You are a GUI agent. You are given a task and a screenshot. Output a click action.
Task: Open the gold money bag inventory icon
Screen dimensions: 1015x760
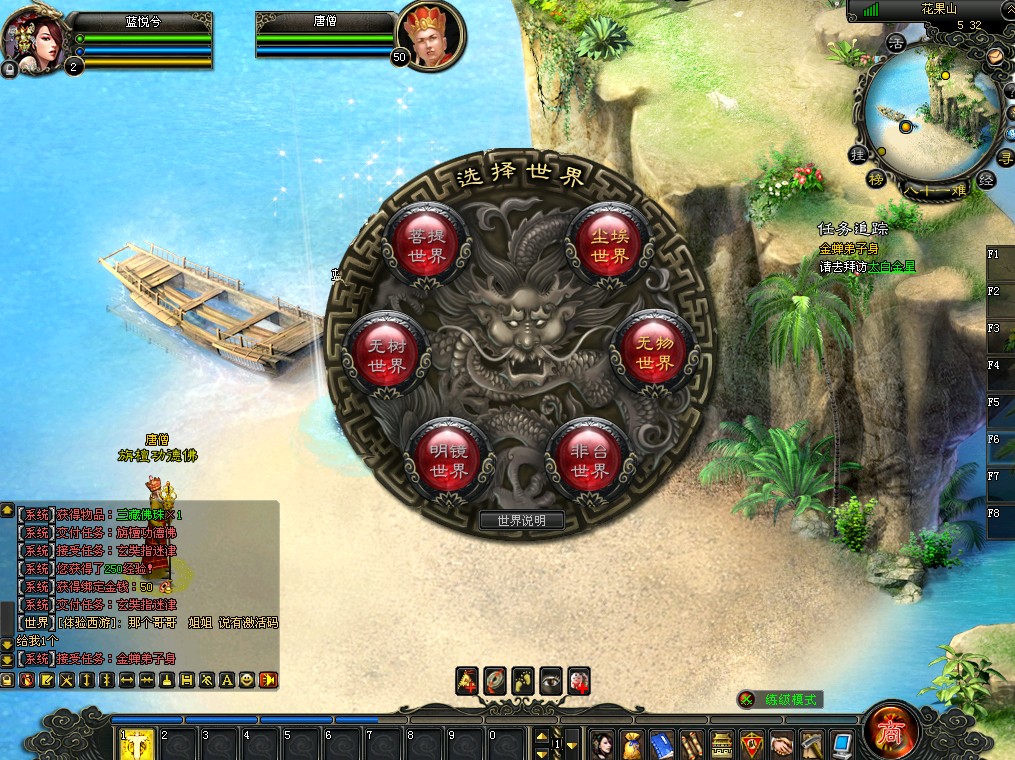pos(631,744)
